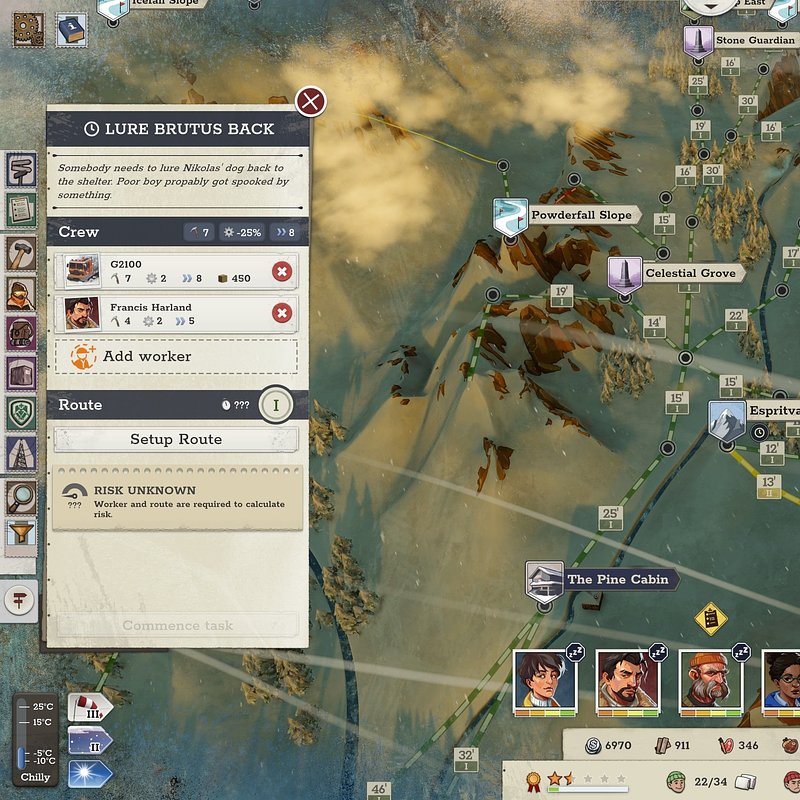Screen dimensions: 800x800
Task: Click the windsock wind forecast tag
Action: (x=89, y=709)
